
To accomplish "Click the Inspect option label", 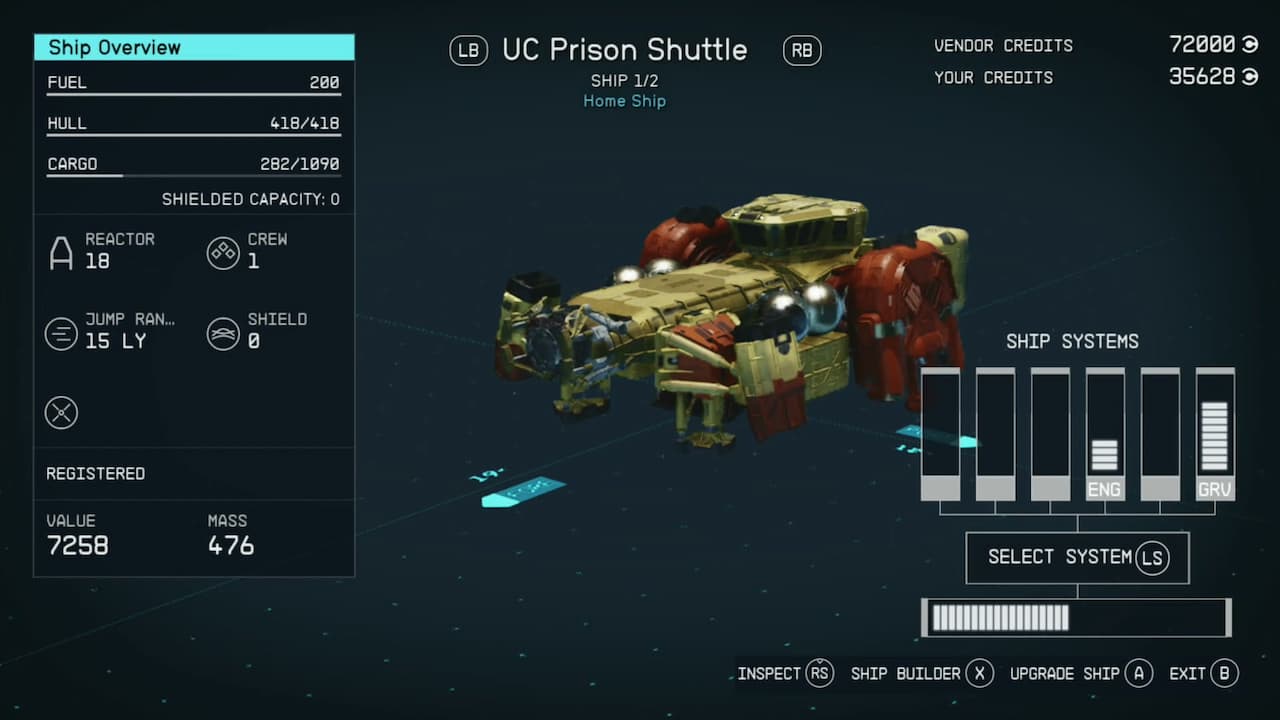I will 769,673.
